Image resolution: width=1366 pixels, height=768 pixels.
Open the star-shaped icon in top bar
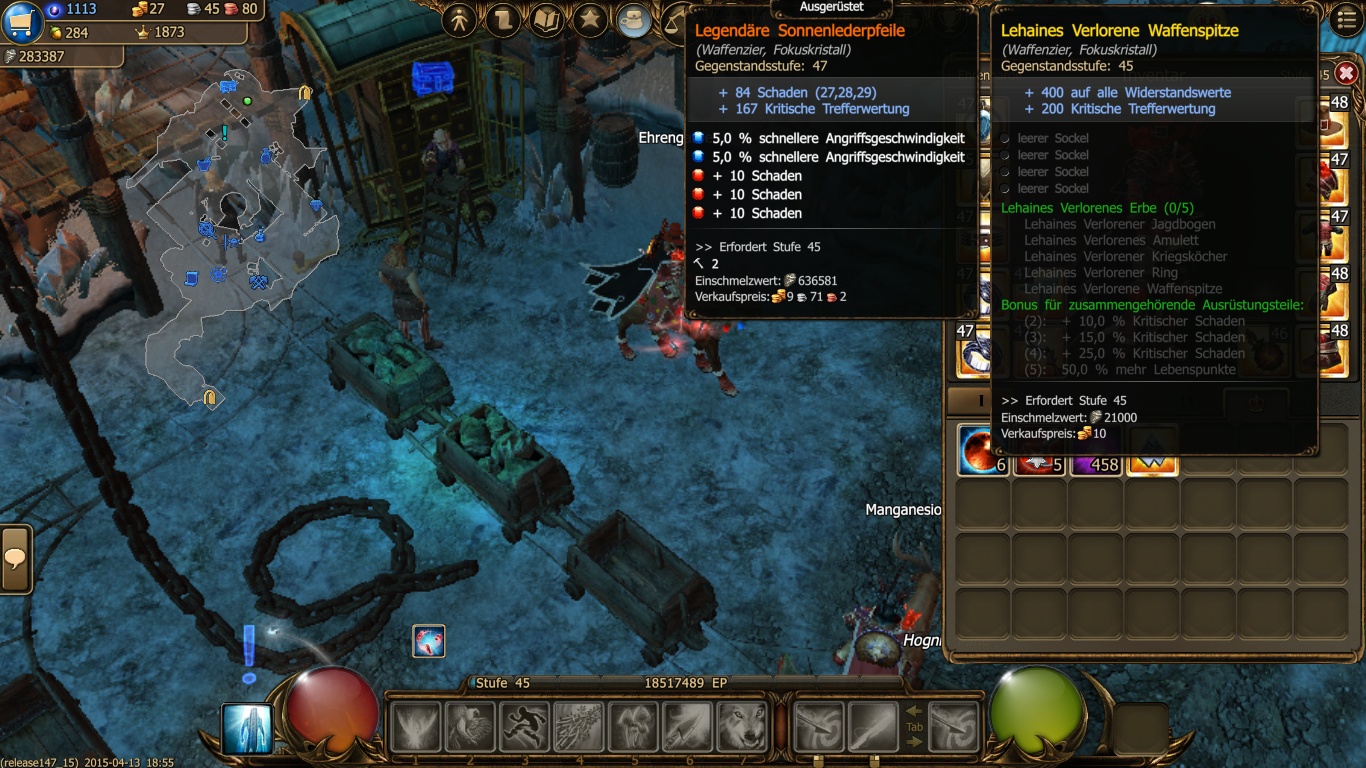click(x=590, y=20)
